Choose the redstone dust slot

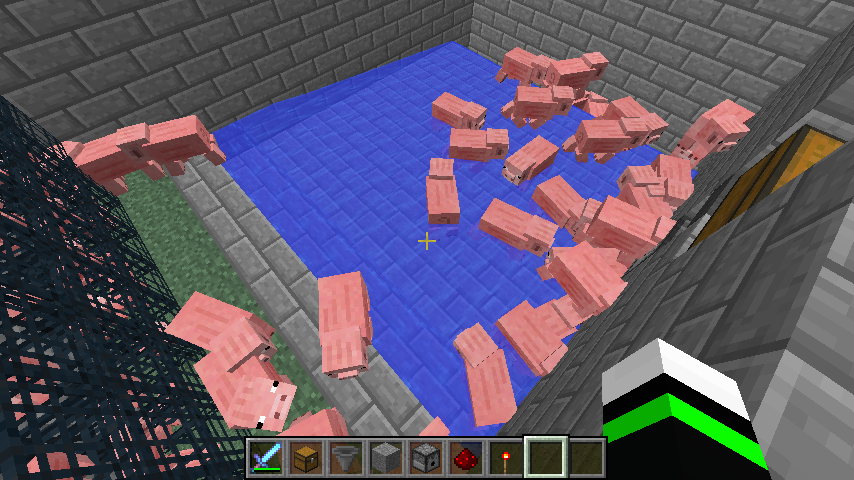(466, 458)
